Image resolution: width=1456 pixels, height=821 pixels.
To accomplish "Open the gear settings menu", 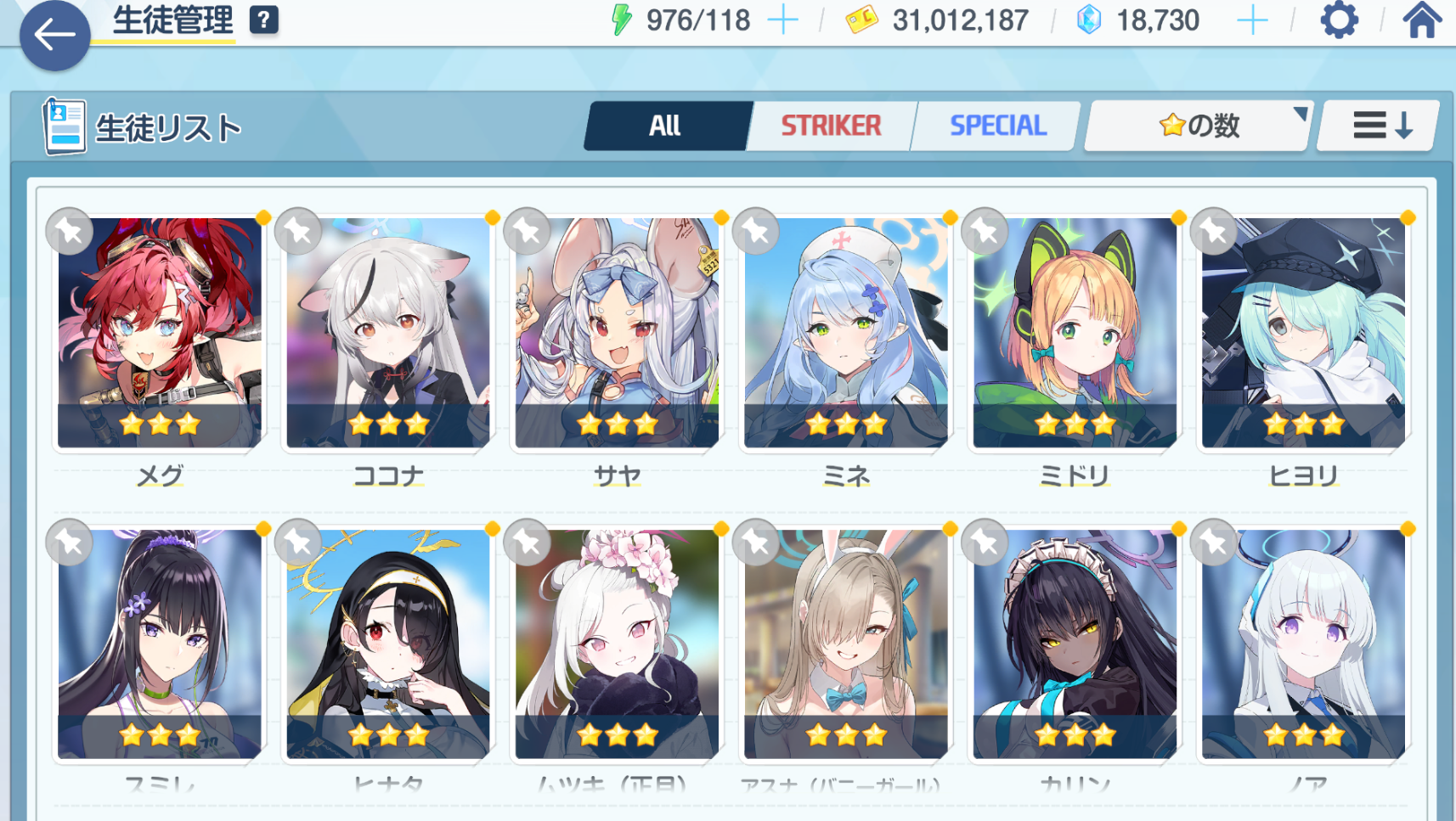I will coord(1339,20).
